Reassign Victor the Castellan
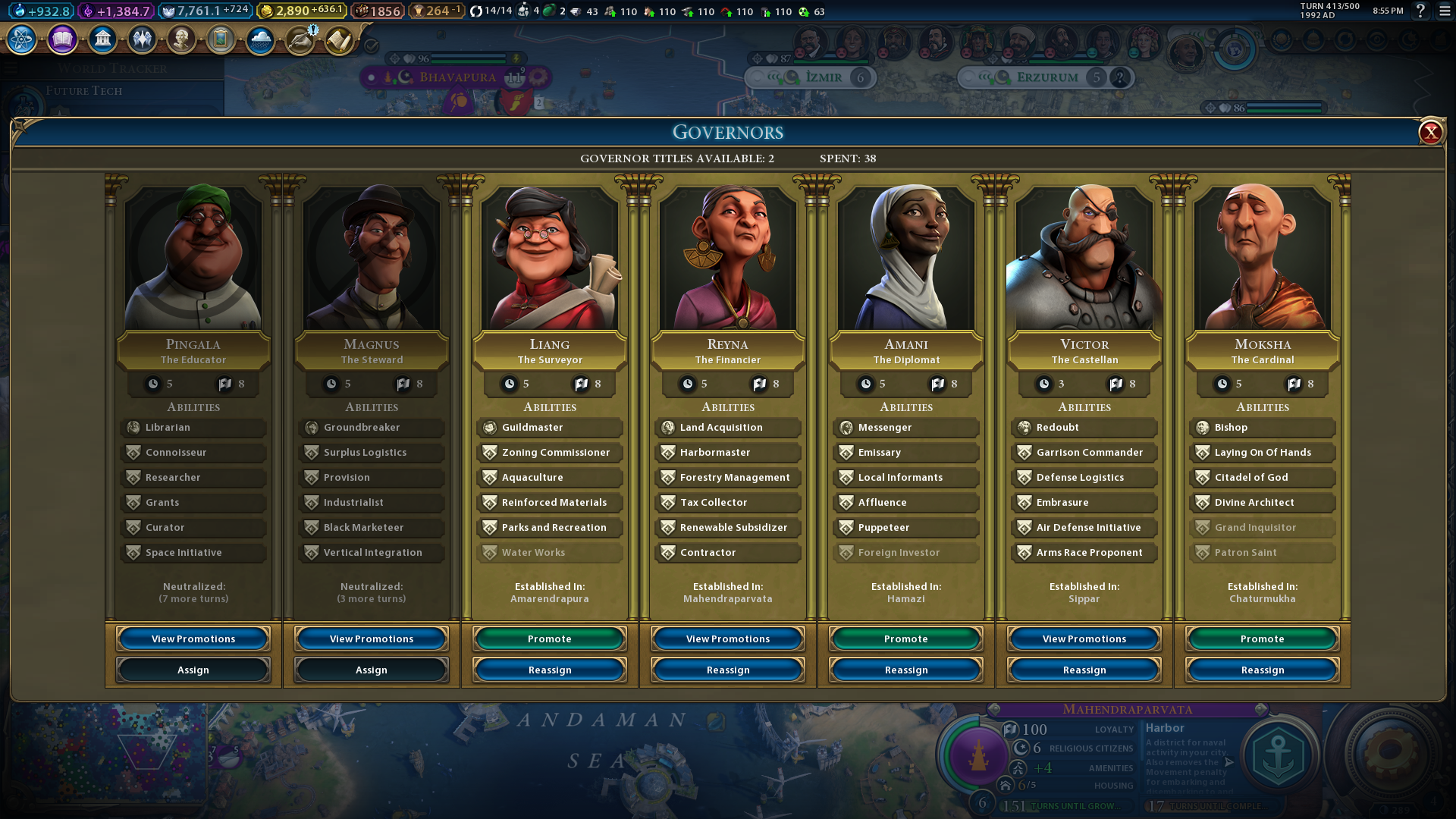This screenshot has width=1456, height=819. tap(1084, 670)
